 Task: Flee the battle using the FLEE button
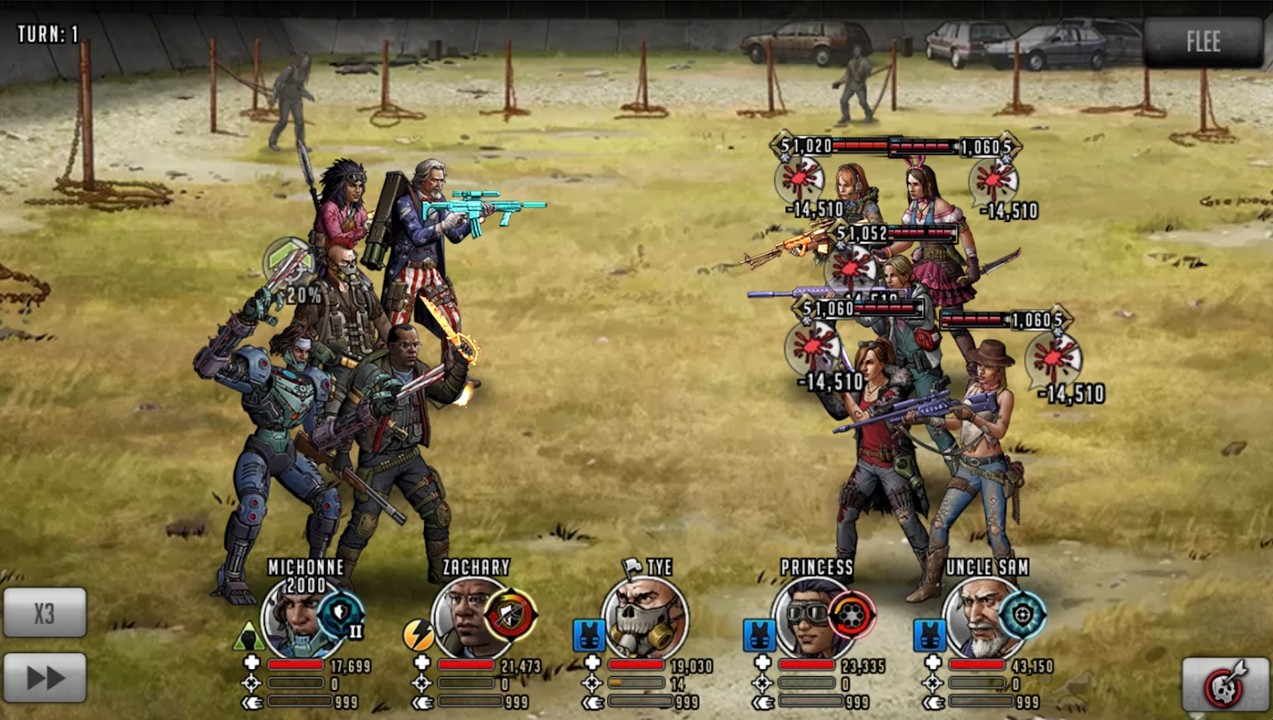[1203, 42]
